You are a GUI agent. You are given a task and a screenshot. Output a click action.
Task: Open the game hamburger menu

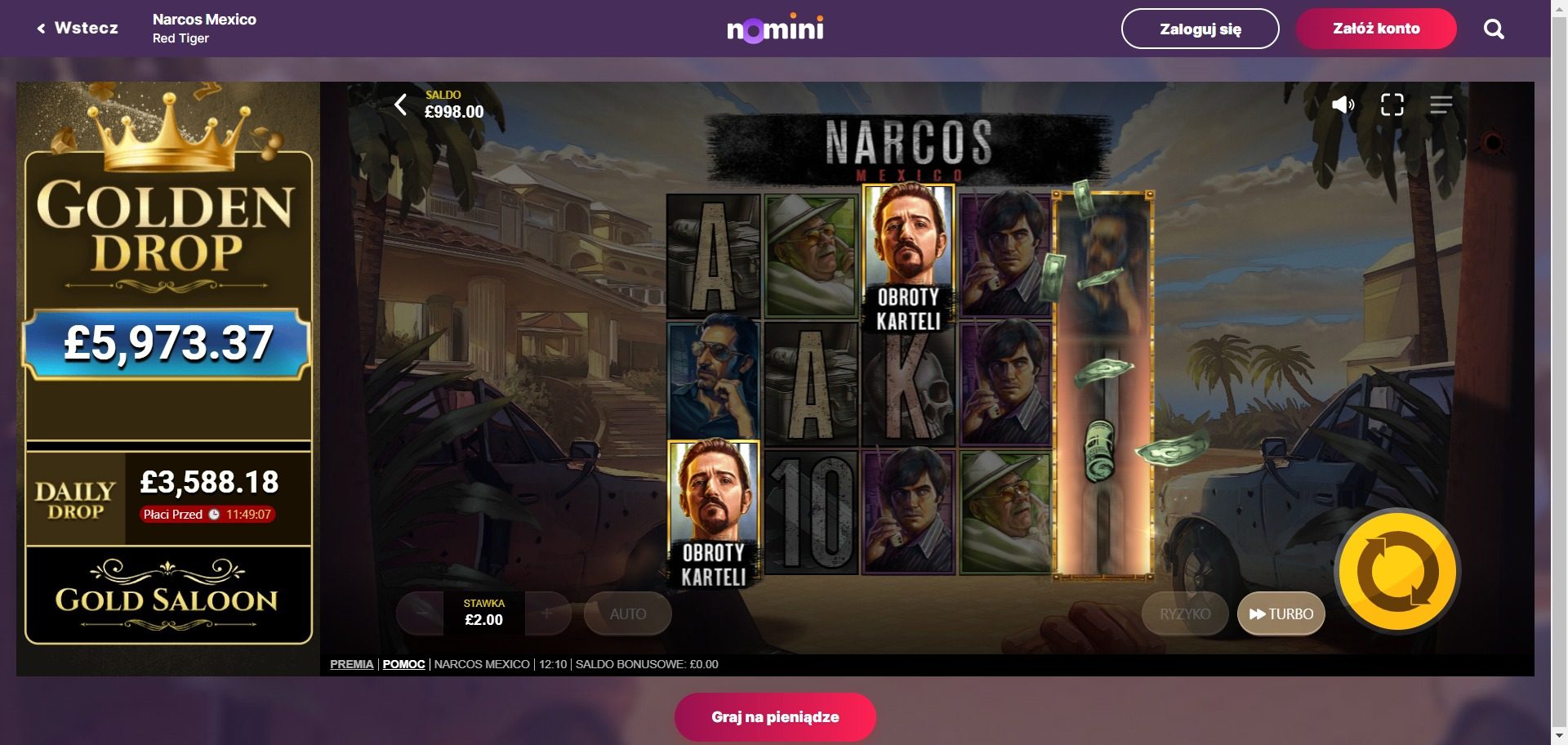click(x=1443, y=105)
